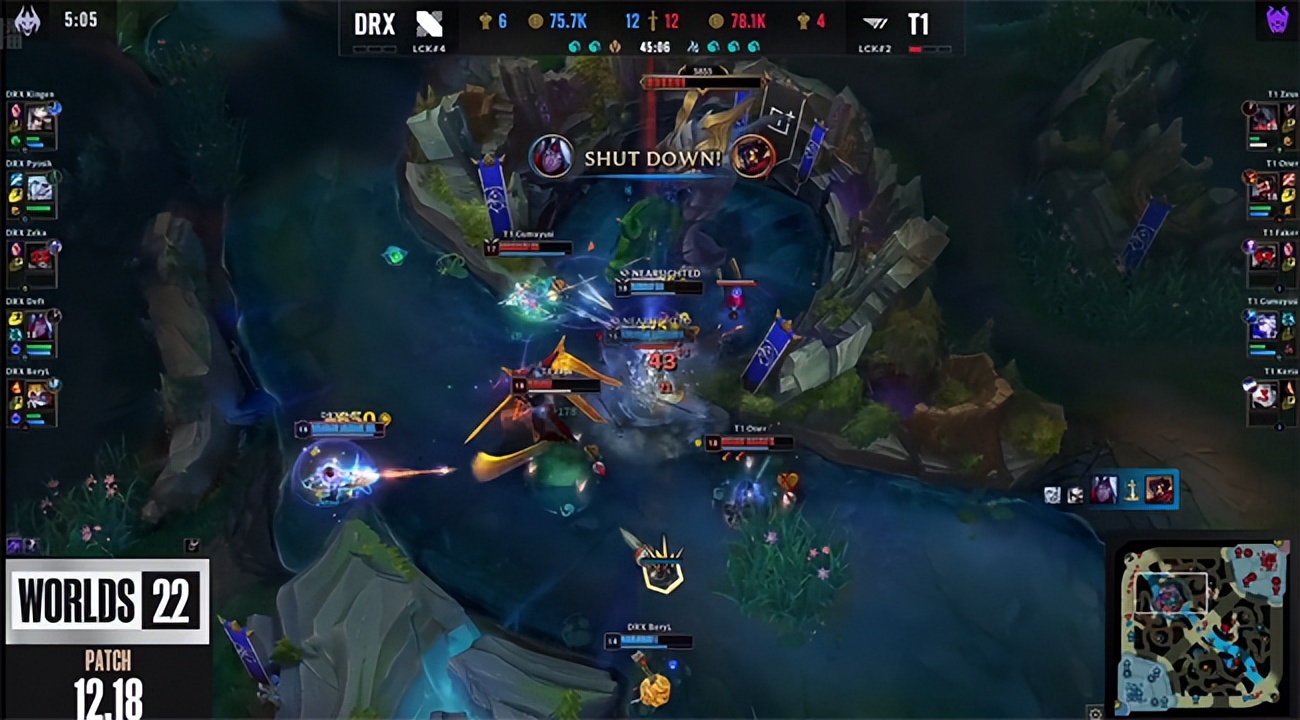
Task: Select T1 Zeus's champion portrait
Action: pos(1264,120)
